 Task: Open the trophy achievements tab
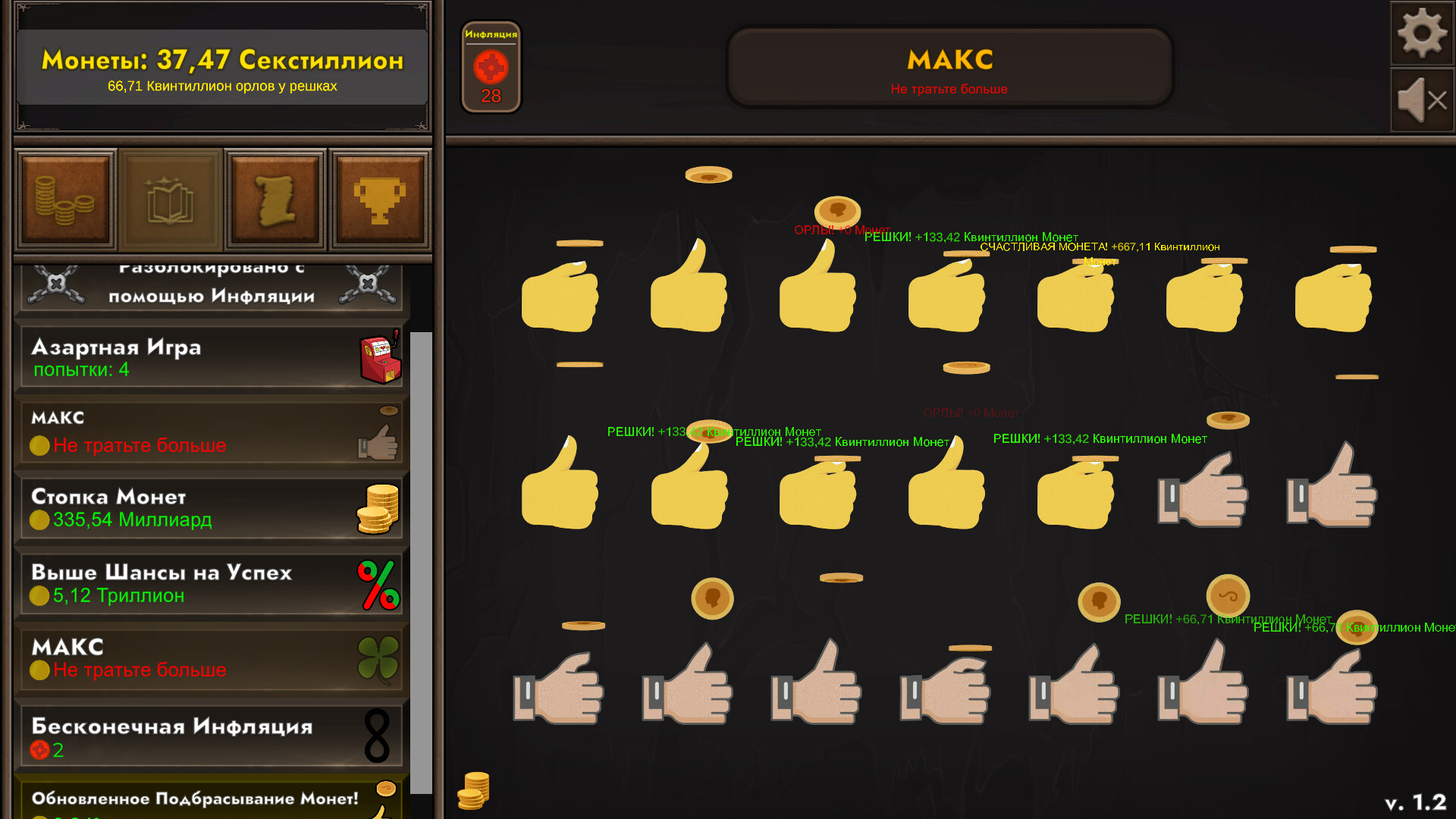click(380, 199)
